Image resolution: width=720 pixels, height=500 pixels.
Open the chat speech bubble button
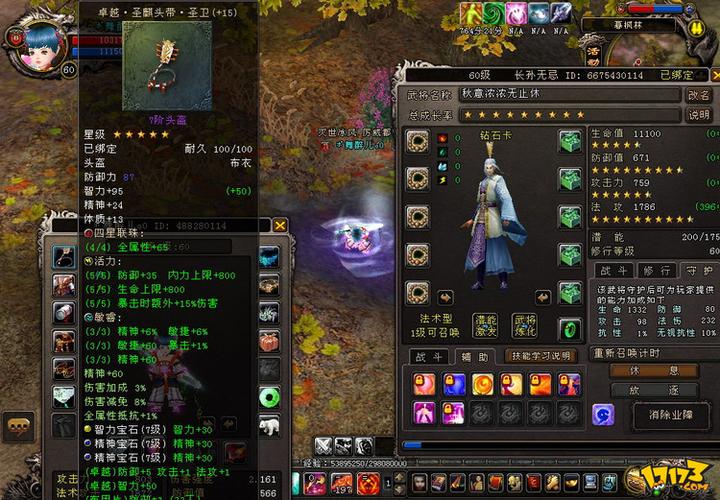(x=19, y=426)
